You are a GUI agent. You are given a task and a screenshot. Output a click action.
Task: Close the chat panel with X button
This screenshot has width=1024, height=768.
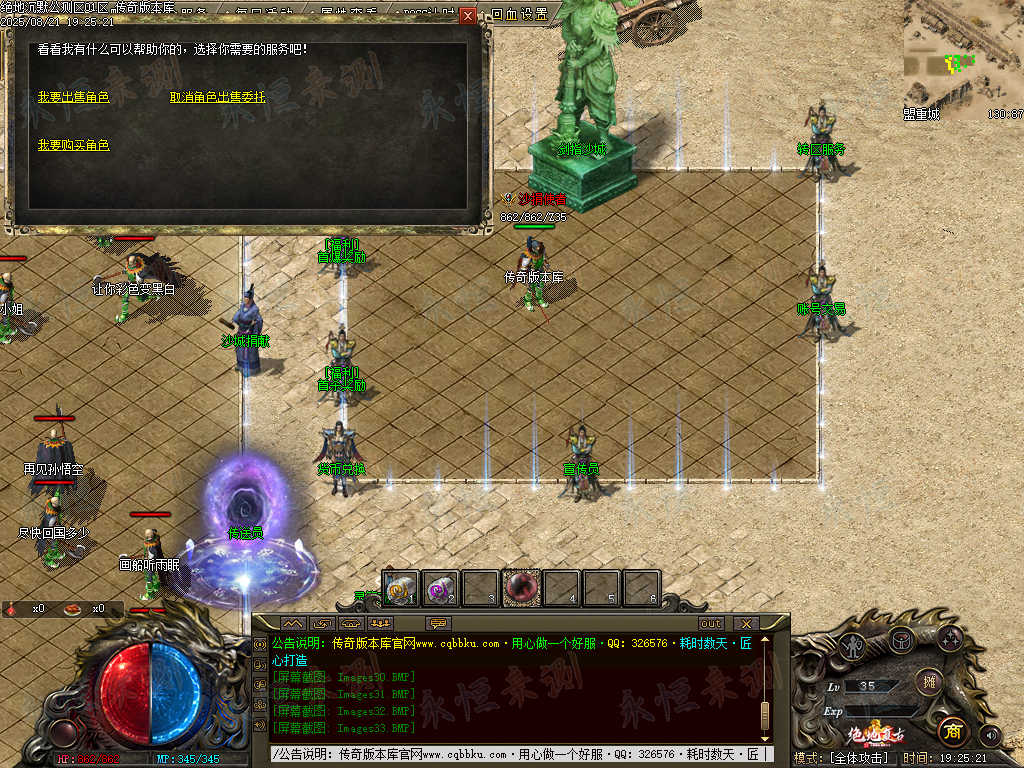coord(744,624)
